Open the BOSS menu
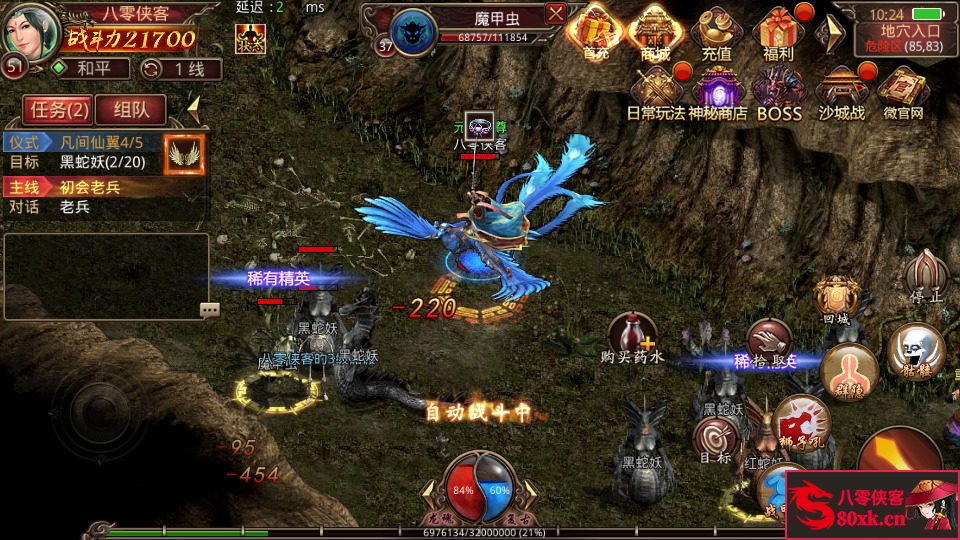Screen dimensions: 960x540 coord(779,92)
